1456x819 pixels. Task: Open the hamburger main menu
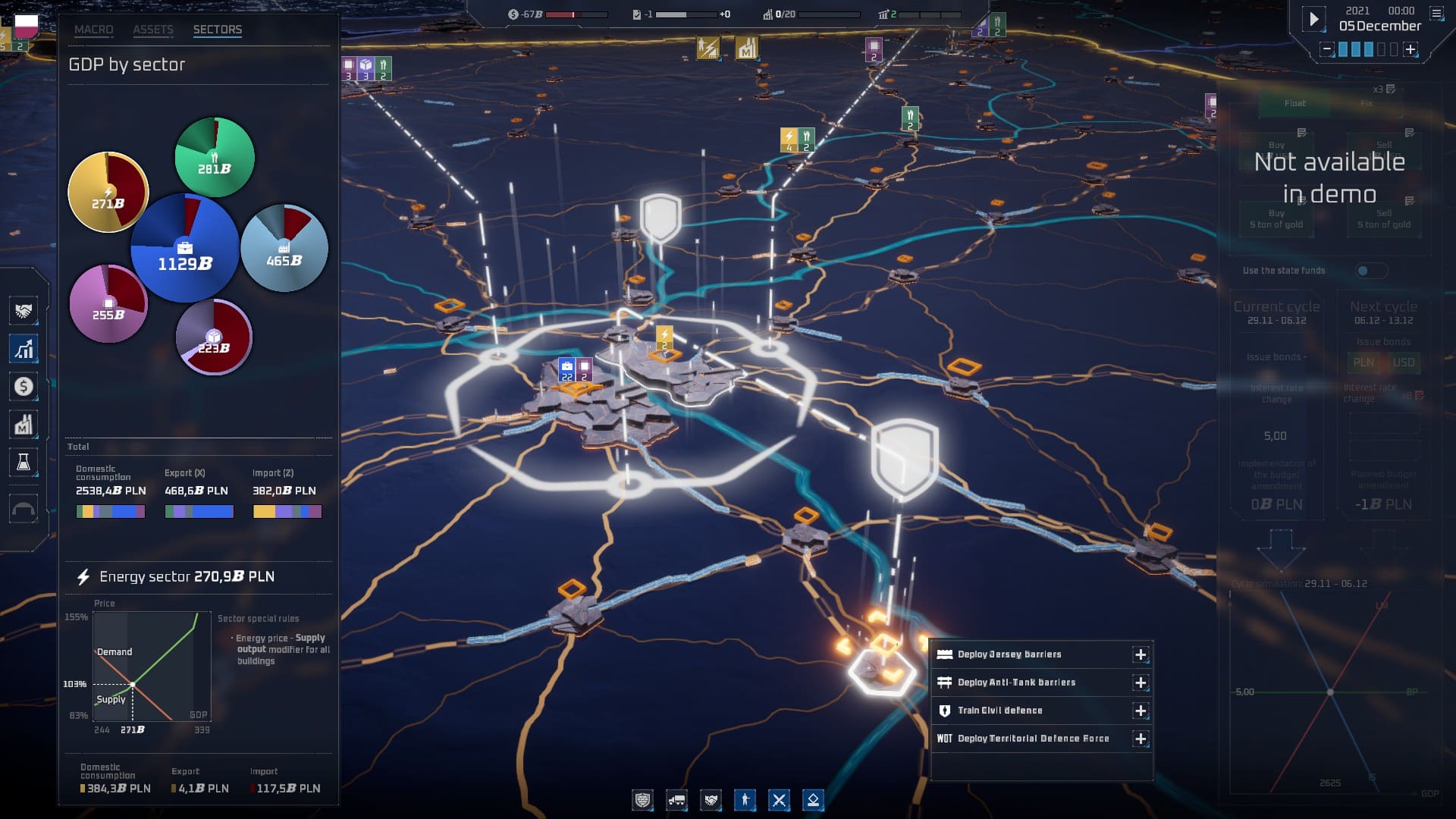click(1436, 13)
